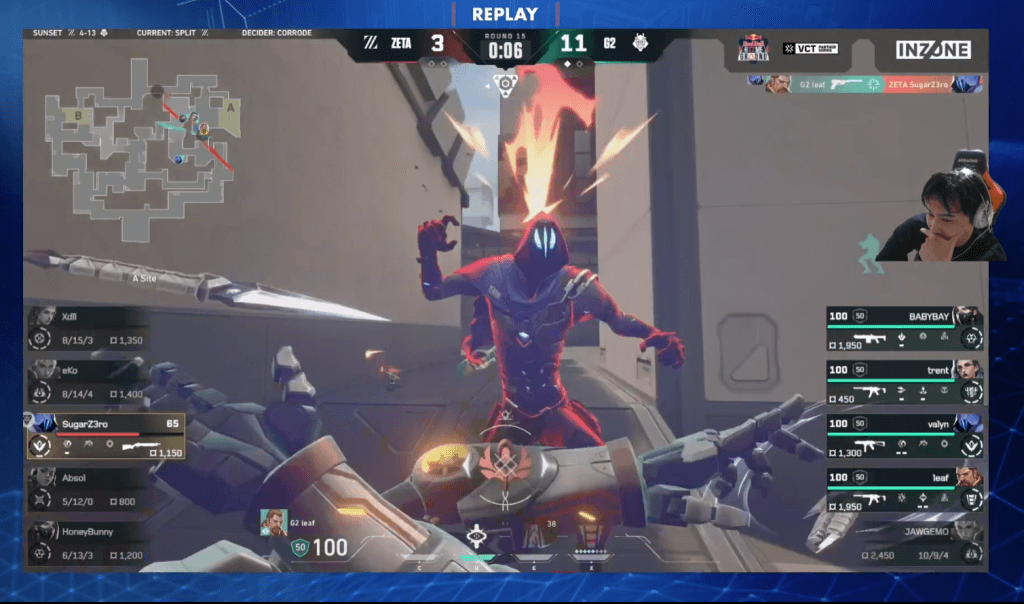
Task: Select HoneyBunny's player row
Action: pyautogui.click(x=88, y=543)
